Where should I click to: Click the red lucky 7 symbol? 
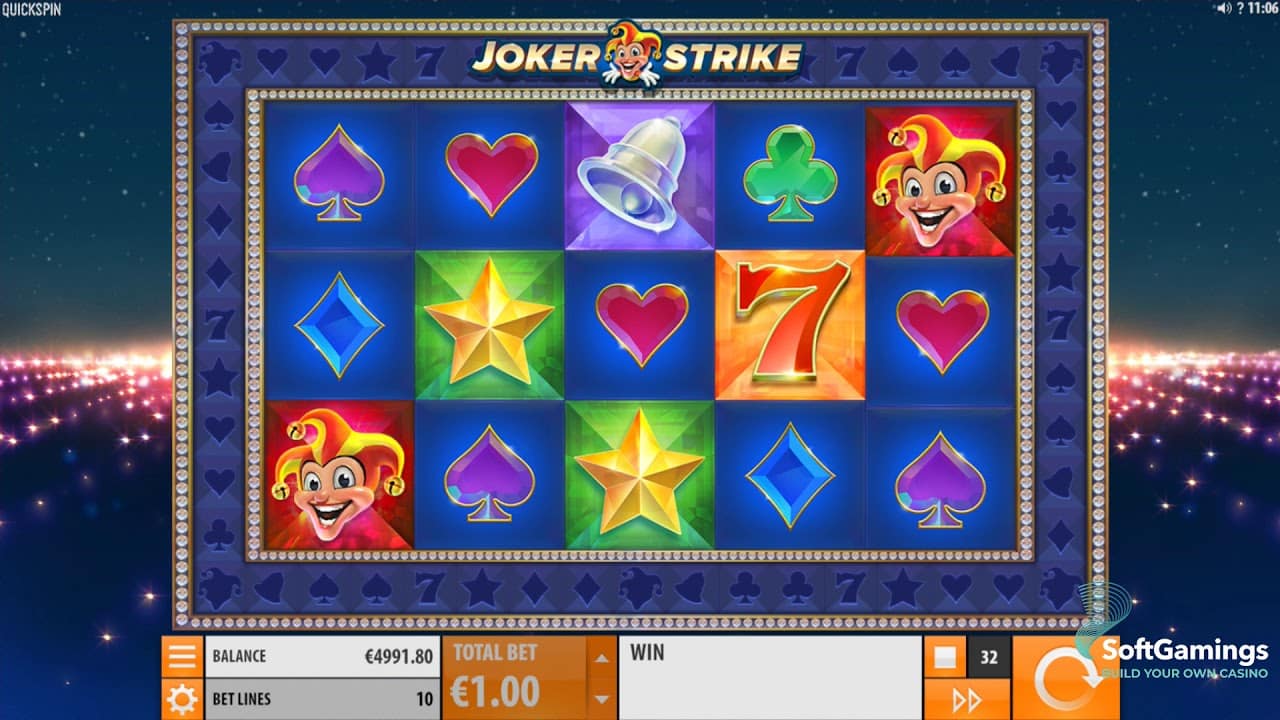pyautogui.click(x=790, y=325)
